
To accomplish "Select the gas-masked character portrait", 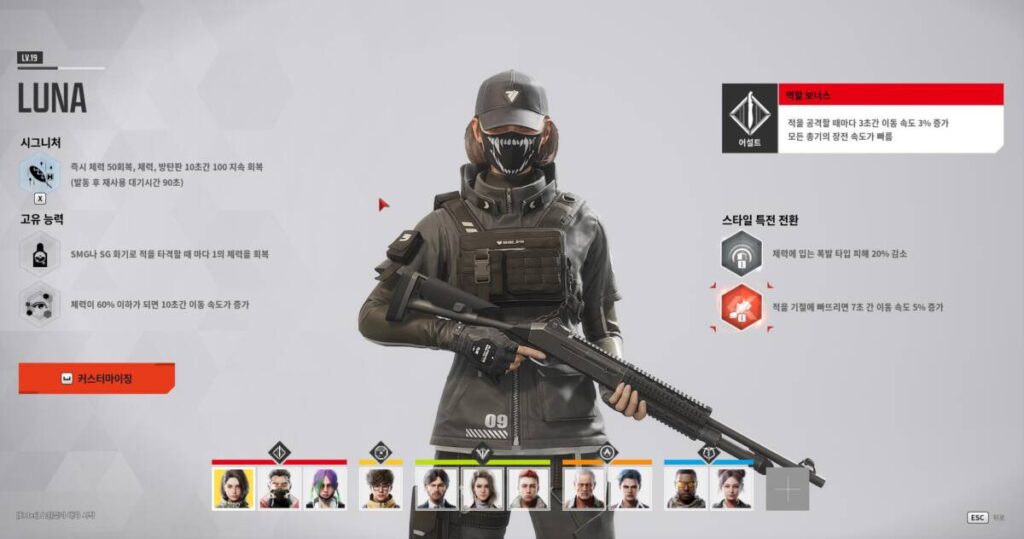I will [279, 488].
